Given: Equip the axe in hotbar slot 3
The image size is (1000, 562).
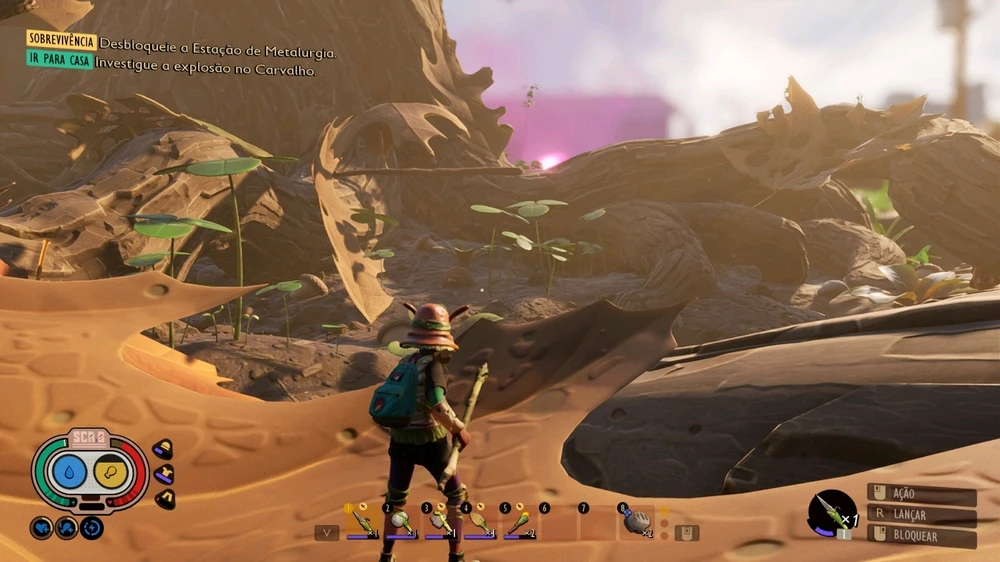Looking at the screenshot, I should coord(441,522).
